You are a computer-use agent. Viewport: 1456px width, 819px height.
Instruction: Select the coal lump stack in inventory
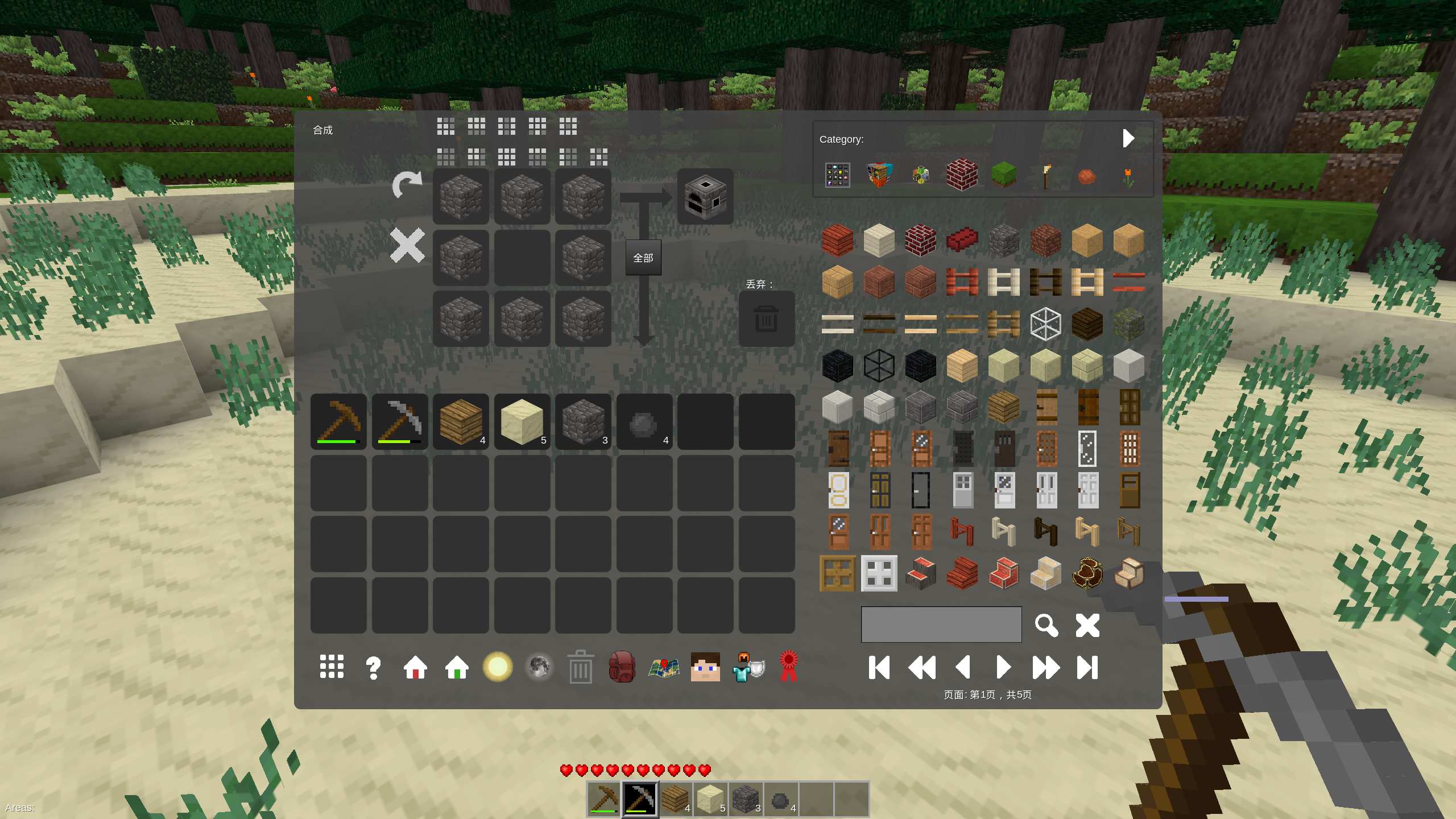(x=644, y=422)
